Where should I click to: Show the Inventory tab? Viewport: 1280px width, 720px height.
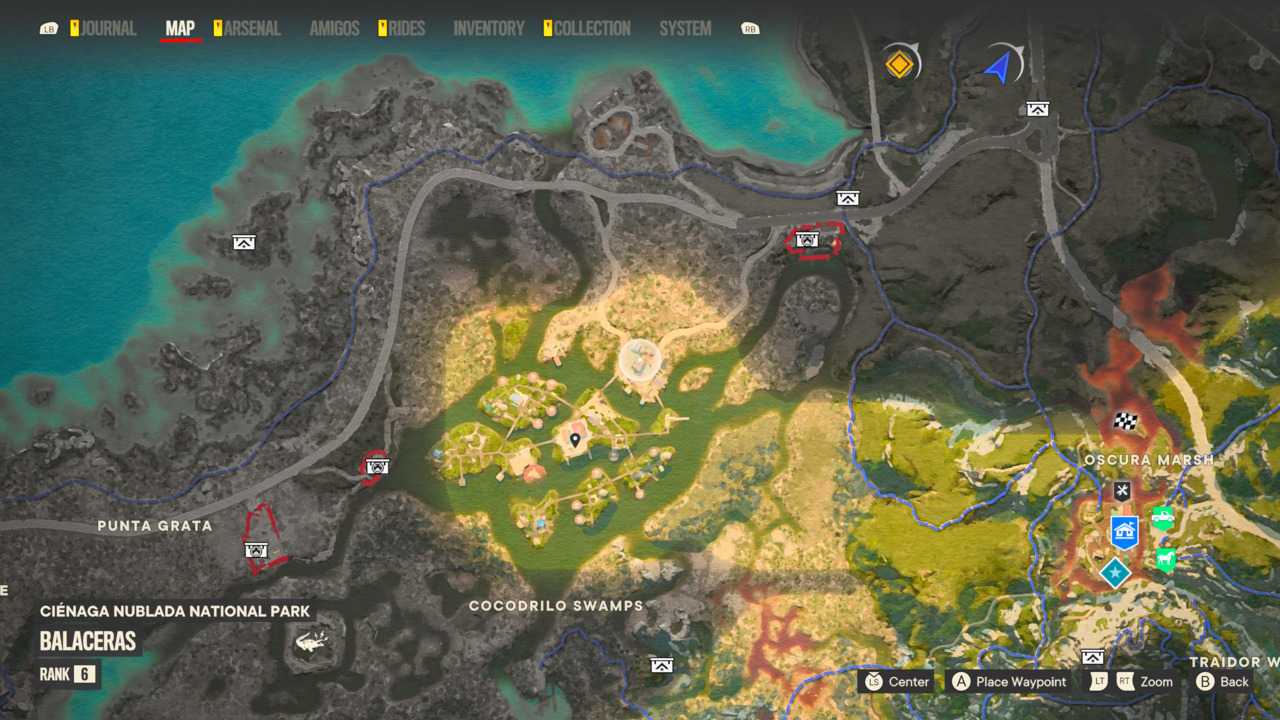click(489, 29)
